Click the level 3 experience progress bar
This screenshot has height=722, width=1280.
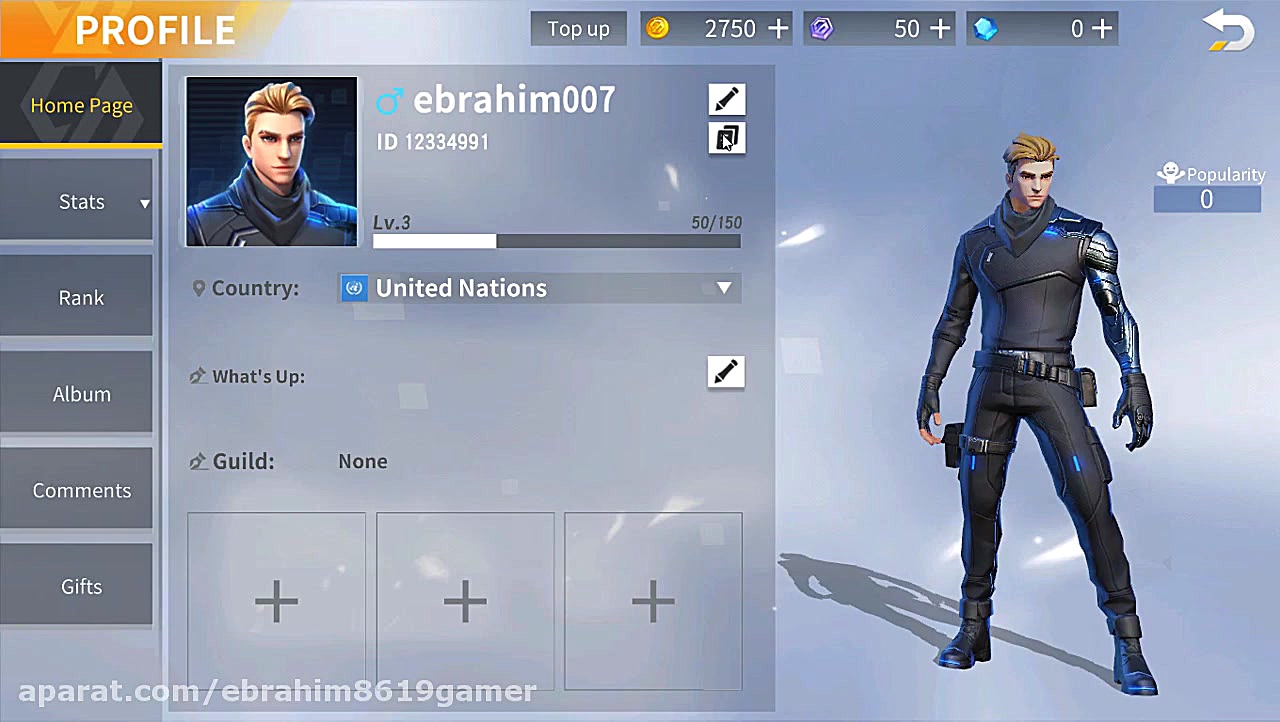[557, 240]
